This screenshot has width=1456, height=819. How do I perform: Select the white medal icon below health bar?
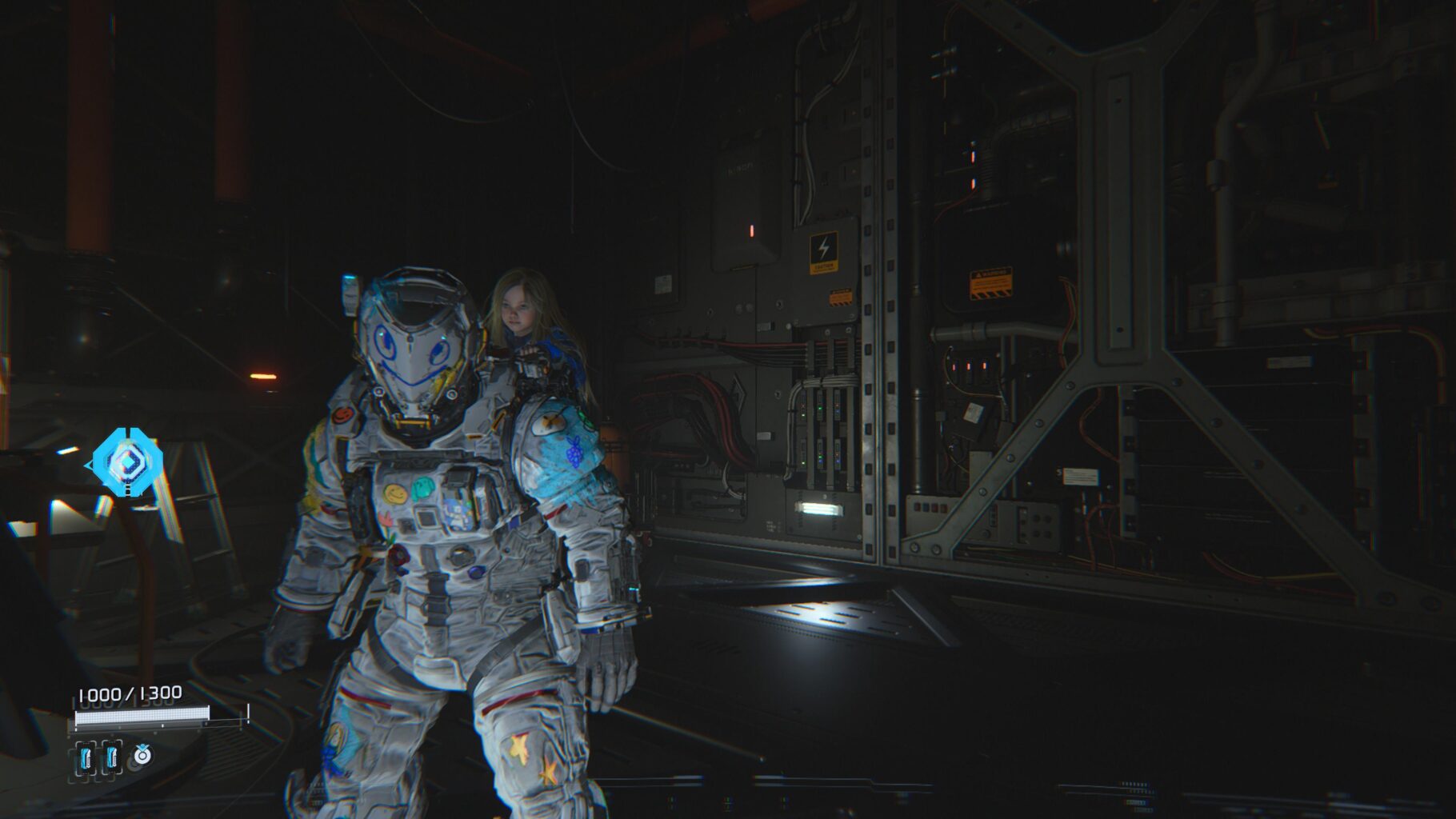pyautogui.click(x=142, y=753)
